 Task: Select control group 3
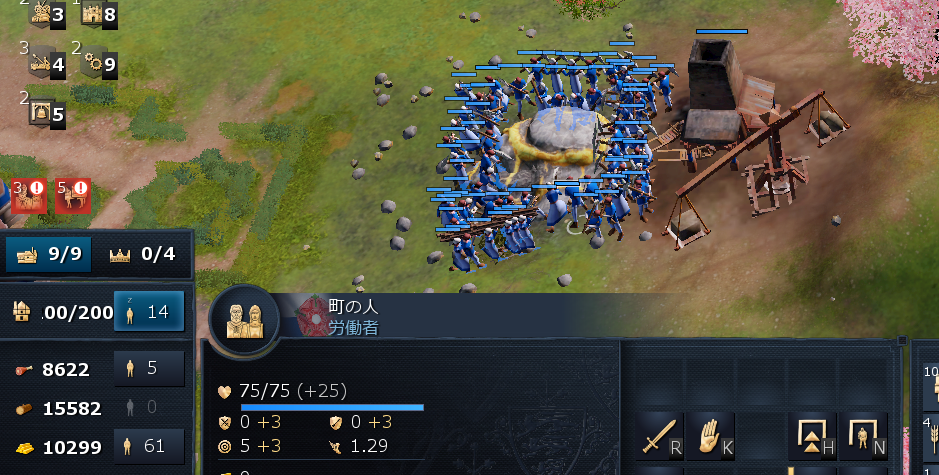tap(47, 13)
